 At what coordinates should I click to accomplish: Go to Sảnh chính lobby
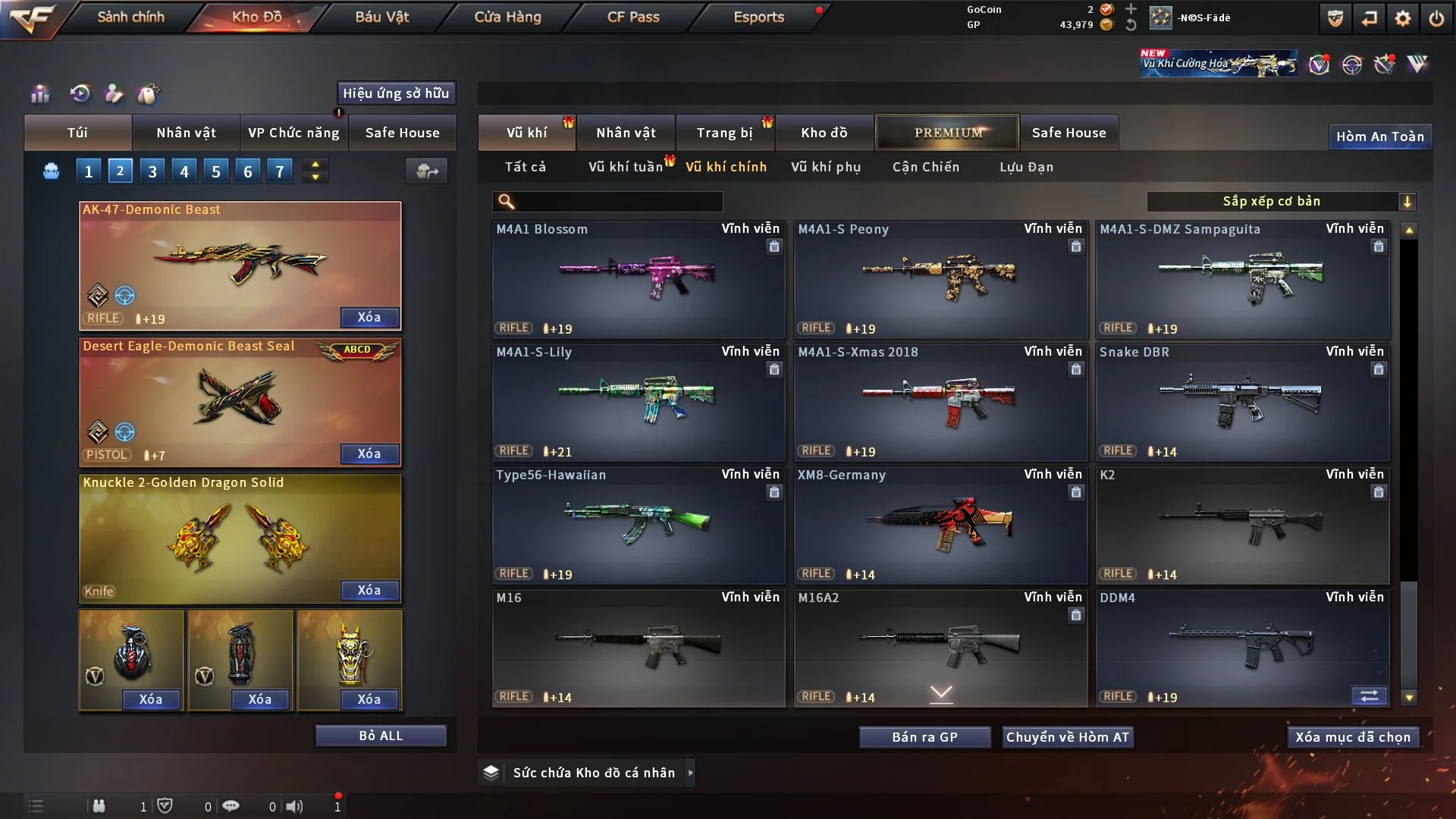click(x=130, y=17)
